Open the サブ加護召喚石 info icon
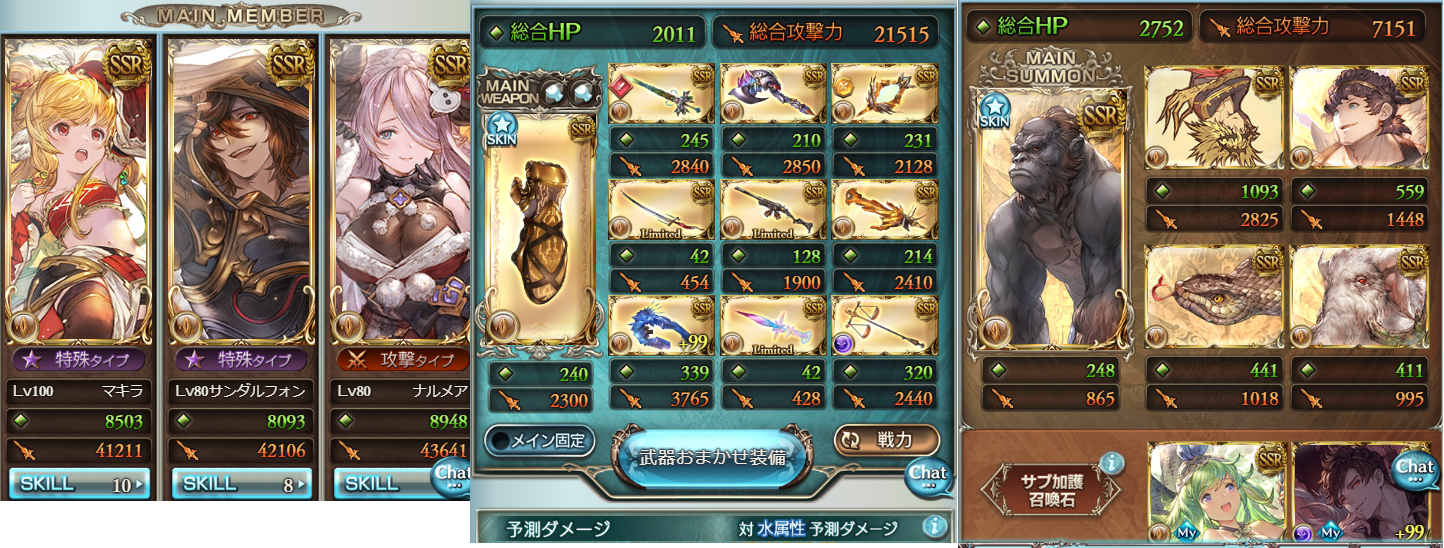The height and width of the screenshot is (548, 1444). point(1110,463)
